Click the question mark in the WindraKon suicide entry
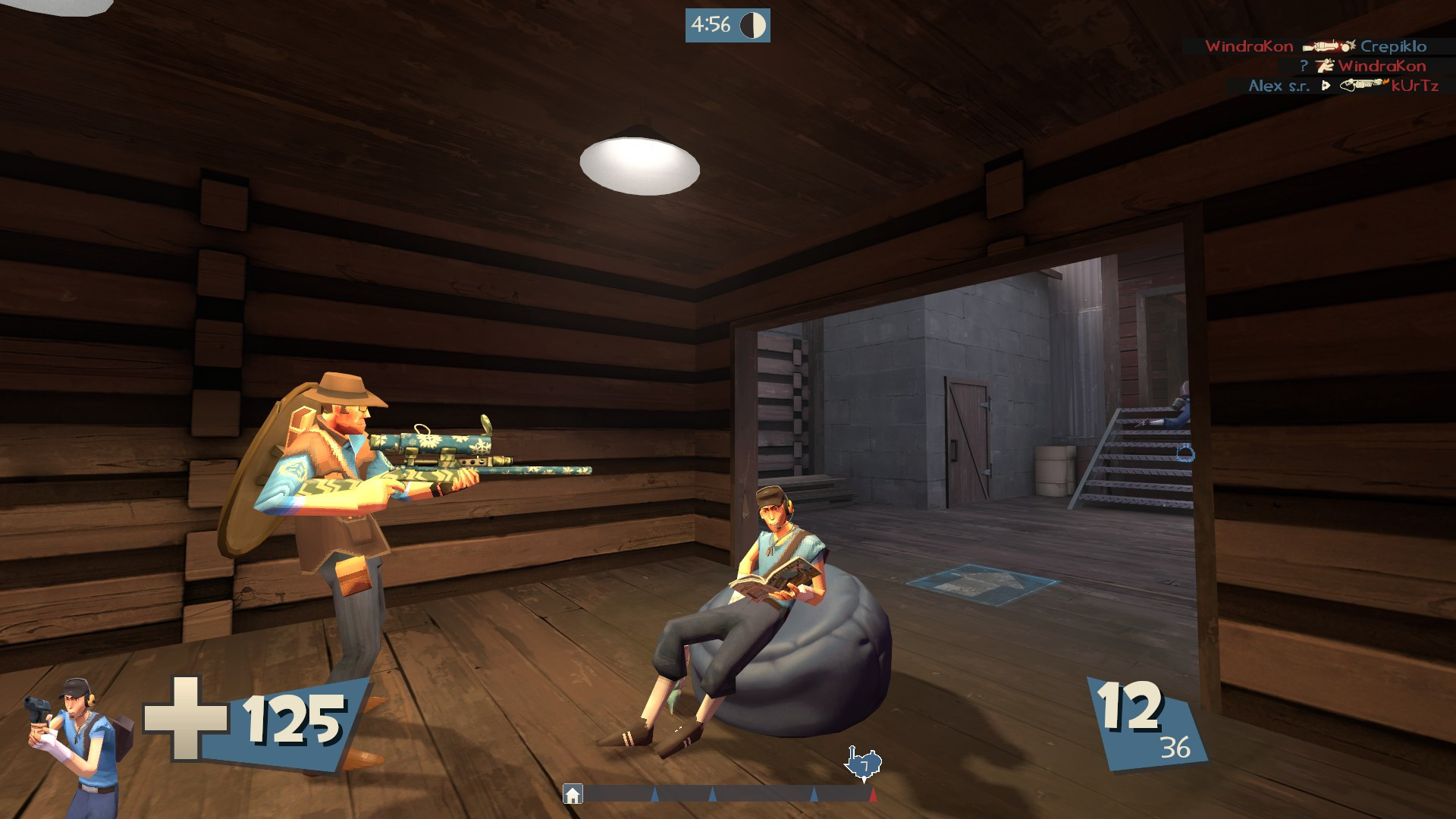 [x=1304, y=65]
